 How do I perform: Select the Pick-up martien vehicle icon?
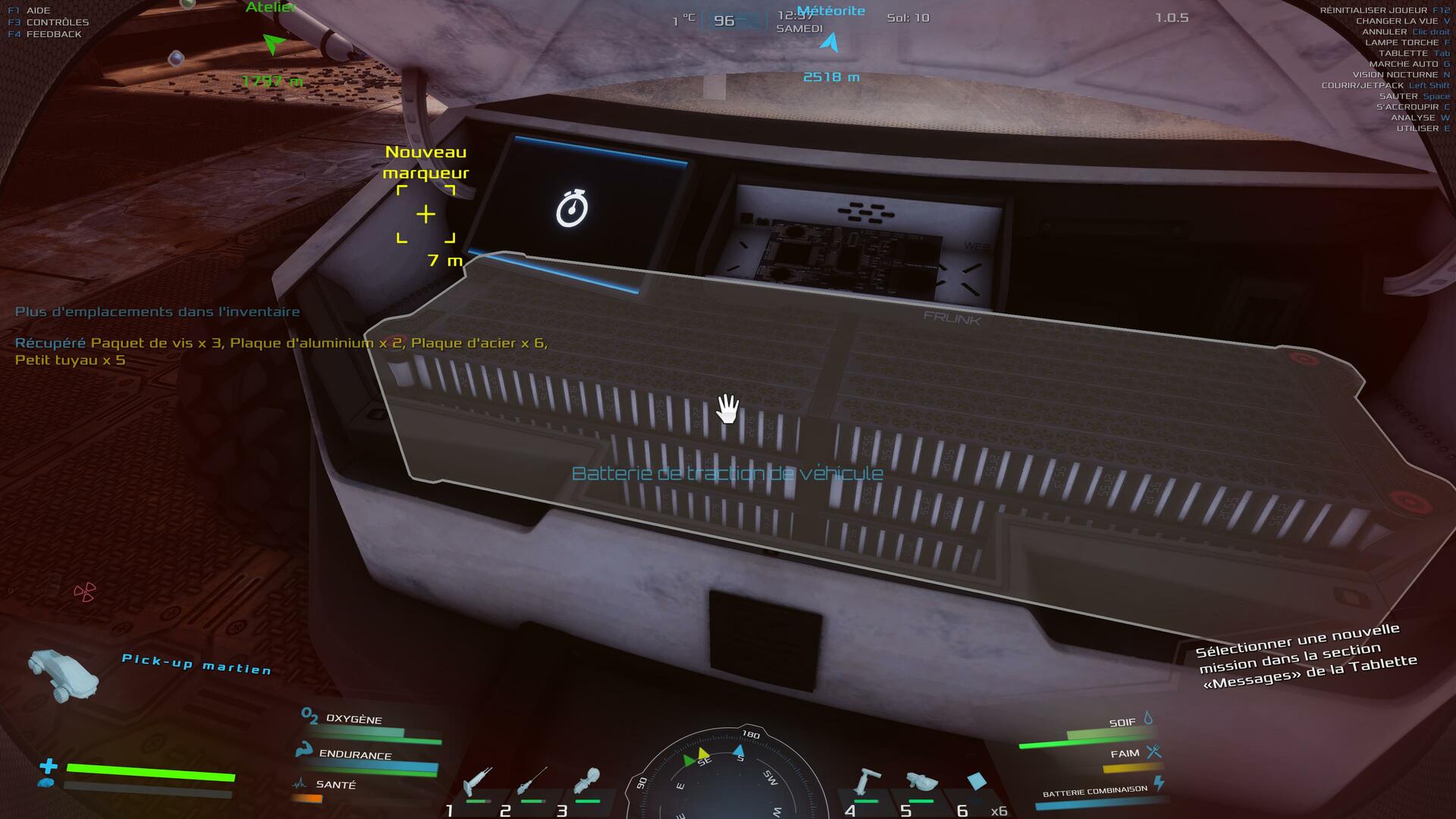pos(63,674)
